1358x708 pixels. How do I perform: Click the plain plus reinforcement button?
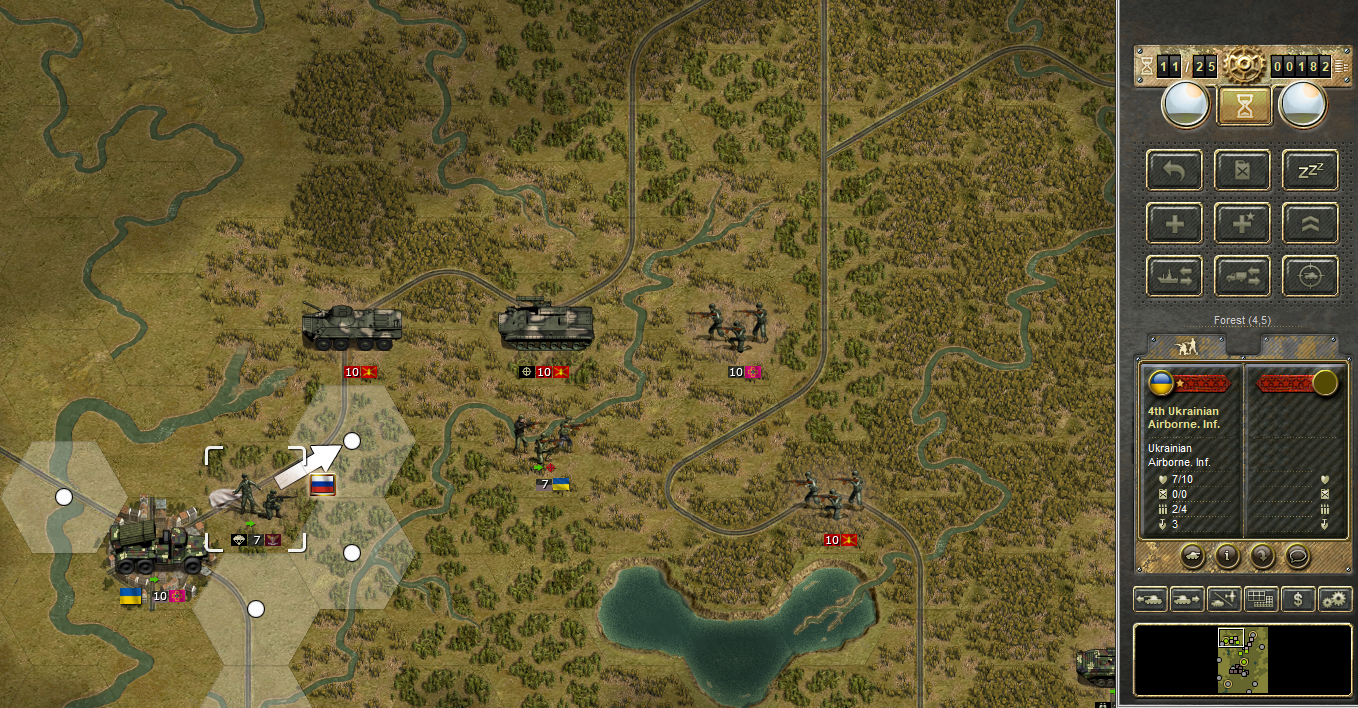coord(1175,223)
